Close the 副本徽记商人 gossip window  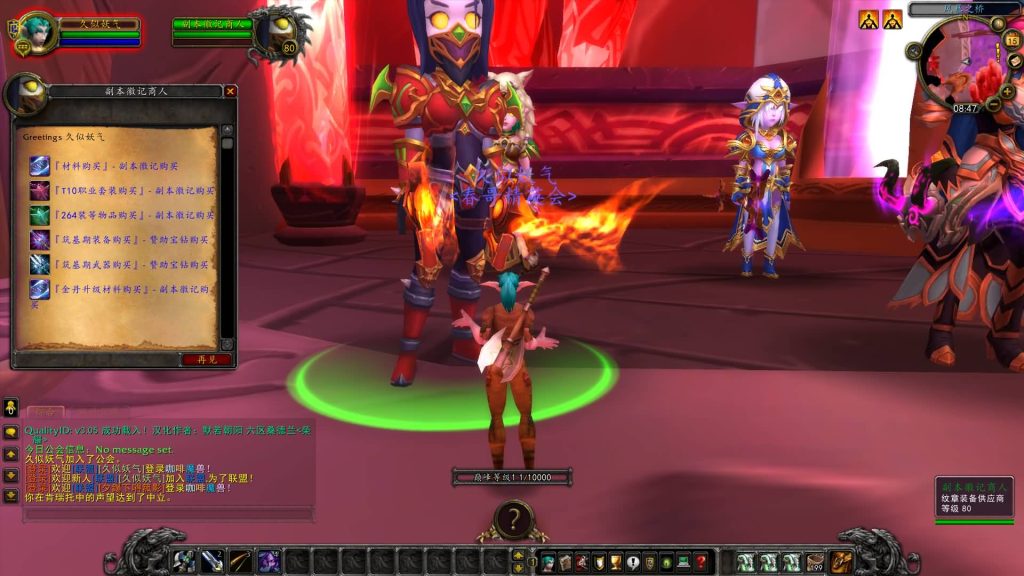(231, 92)
